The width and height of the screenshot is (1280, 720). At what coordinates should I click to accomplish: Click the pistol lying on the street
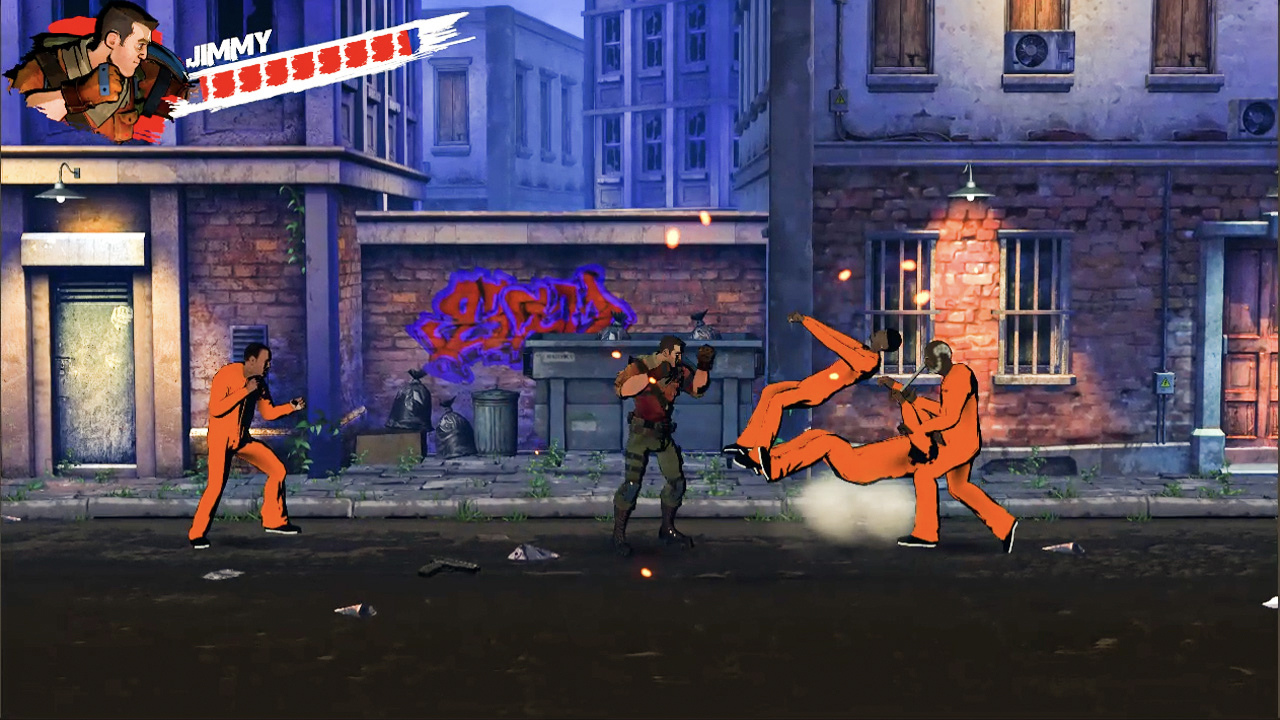pos(450,565)
